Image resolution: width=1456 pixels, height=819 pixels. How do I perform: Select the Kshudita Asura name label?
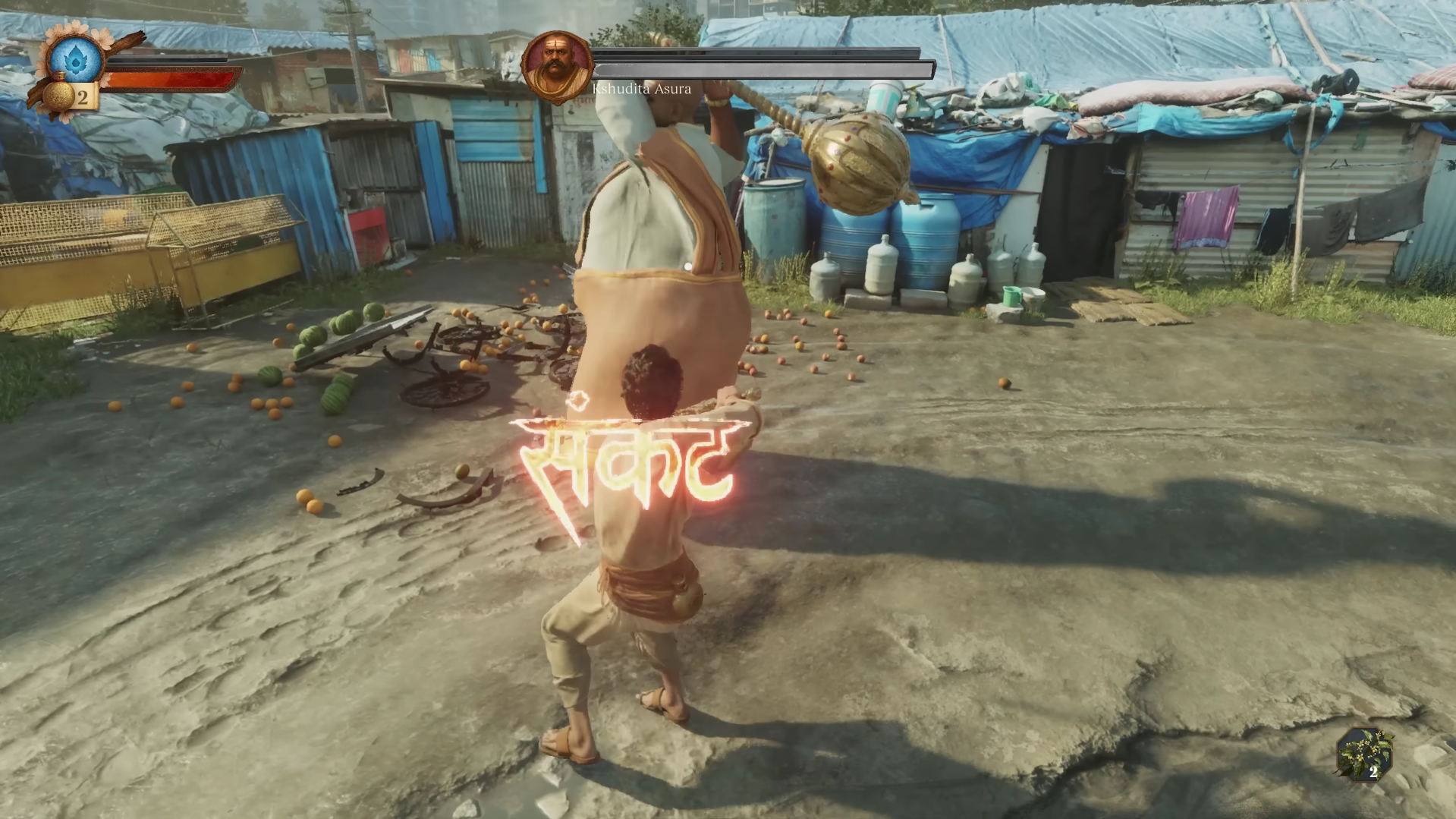tap(641, 89)
